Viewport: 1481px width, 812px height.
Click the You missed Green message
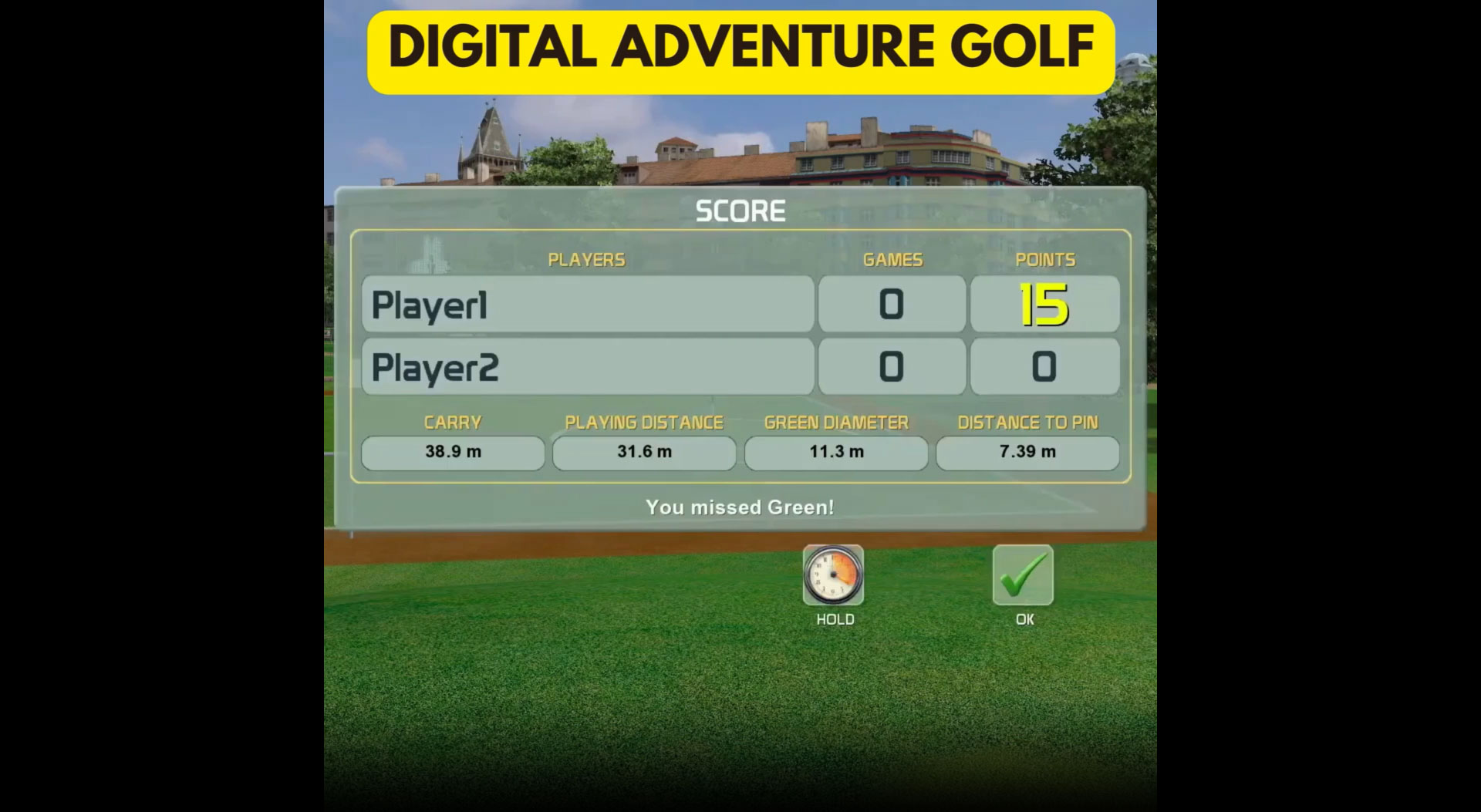coord(740,507)
